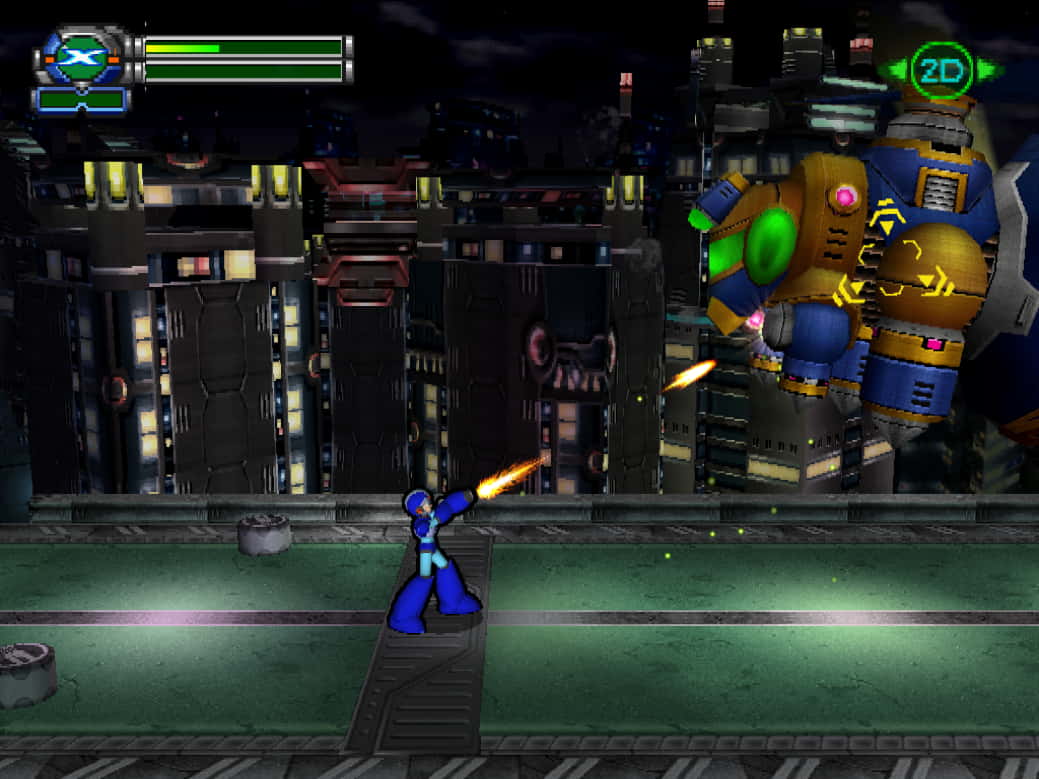Click the X character emblem icon
1039x779 pixels.
point(80,58)
